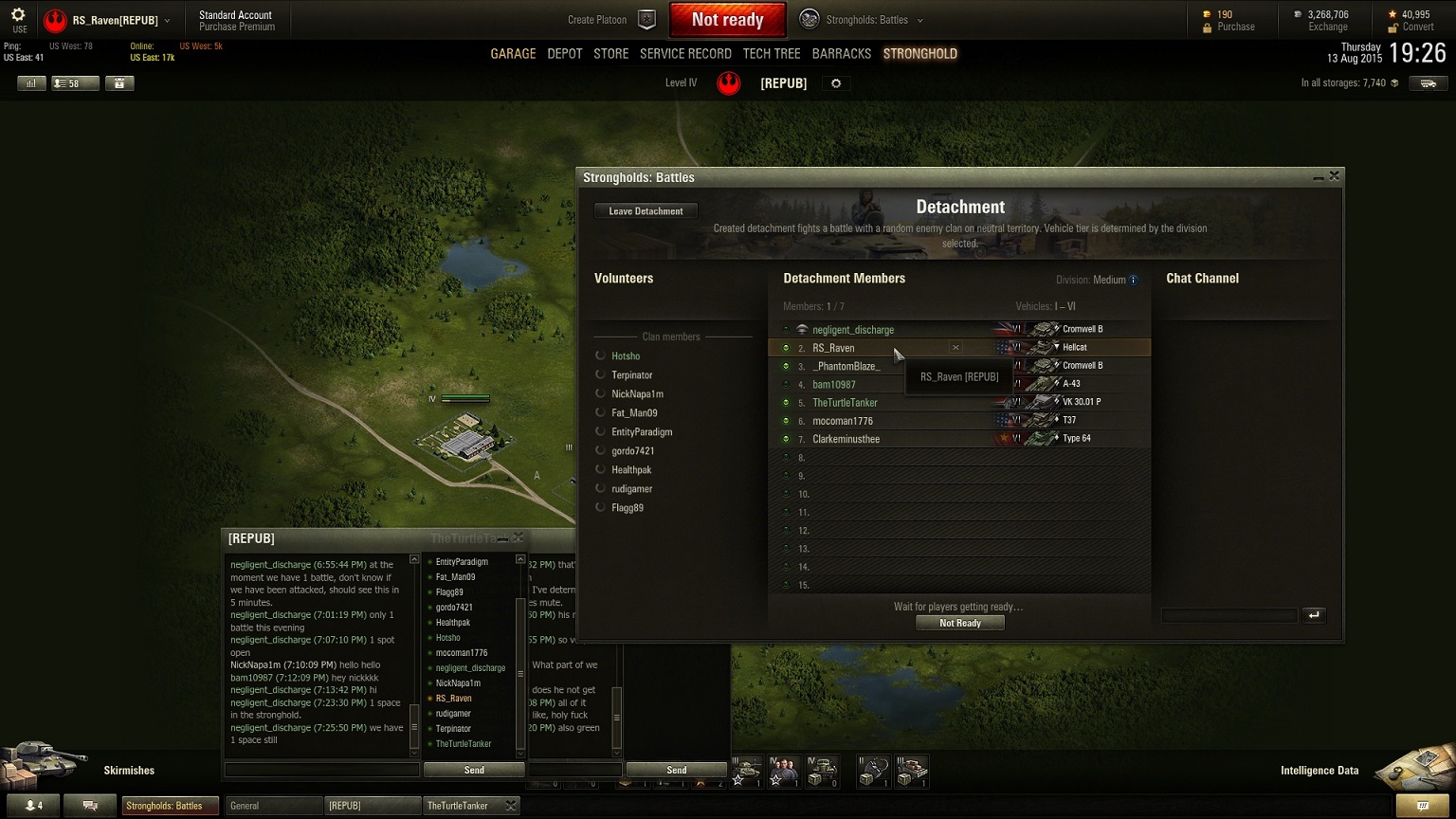Select TheTurtleTanker in detachment members list
This screenshot has height=819, width=1456.
pos(845,403)
